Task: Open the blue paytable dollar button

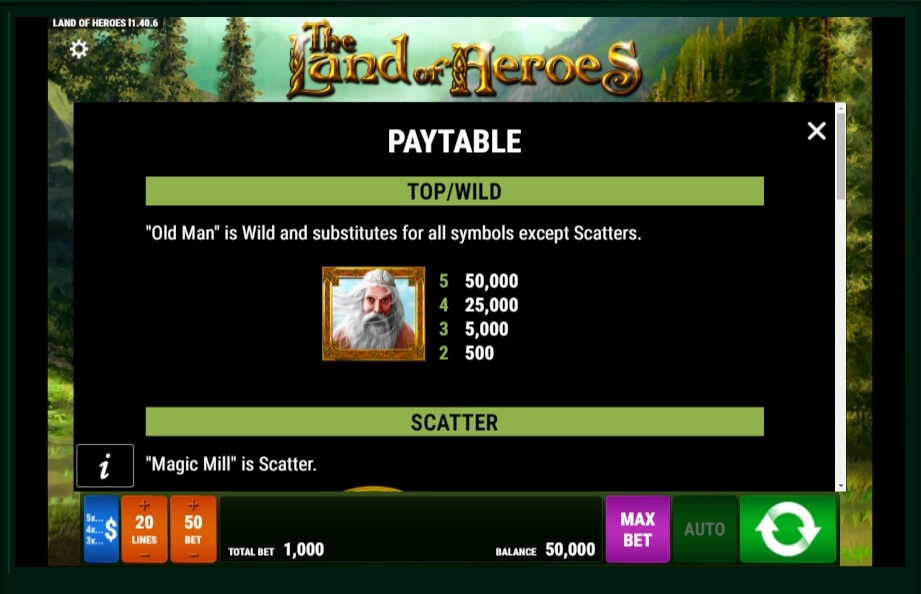Action: click(101, 529)
